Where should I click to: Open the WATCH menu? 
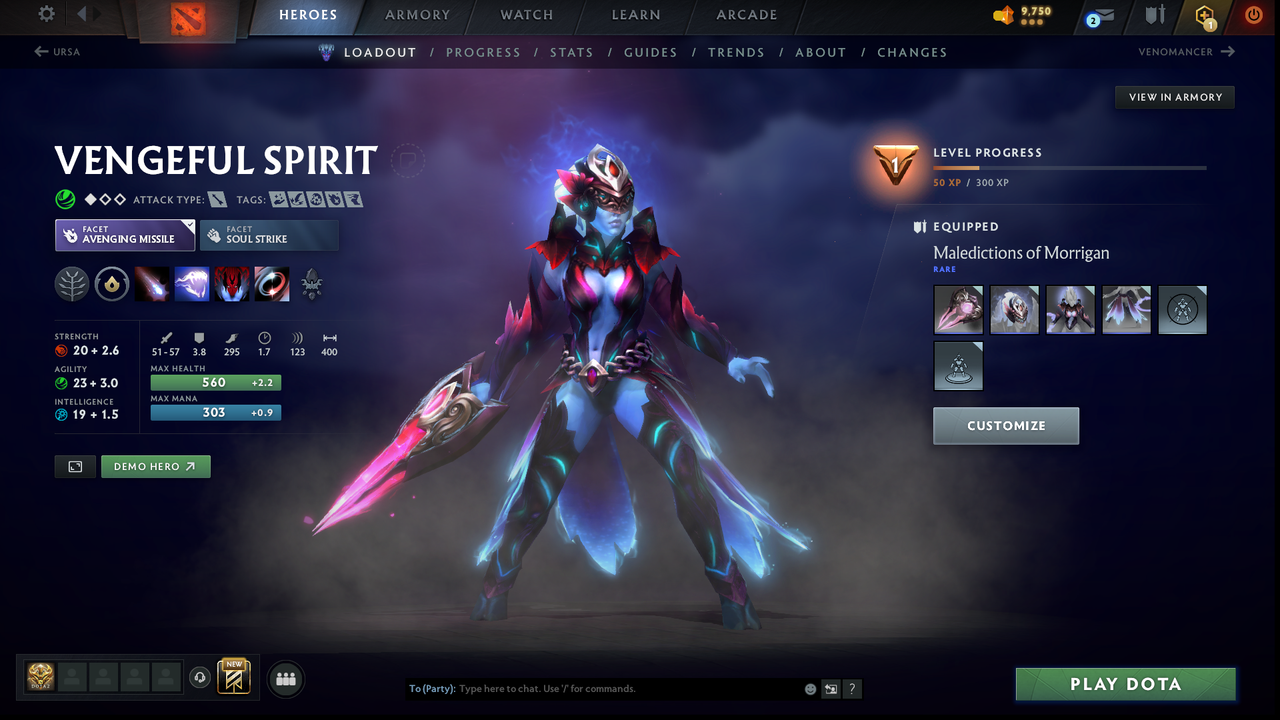point(527,15)
